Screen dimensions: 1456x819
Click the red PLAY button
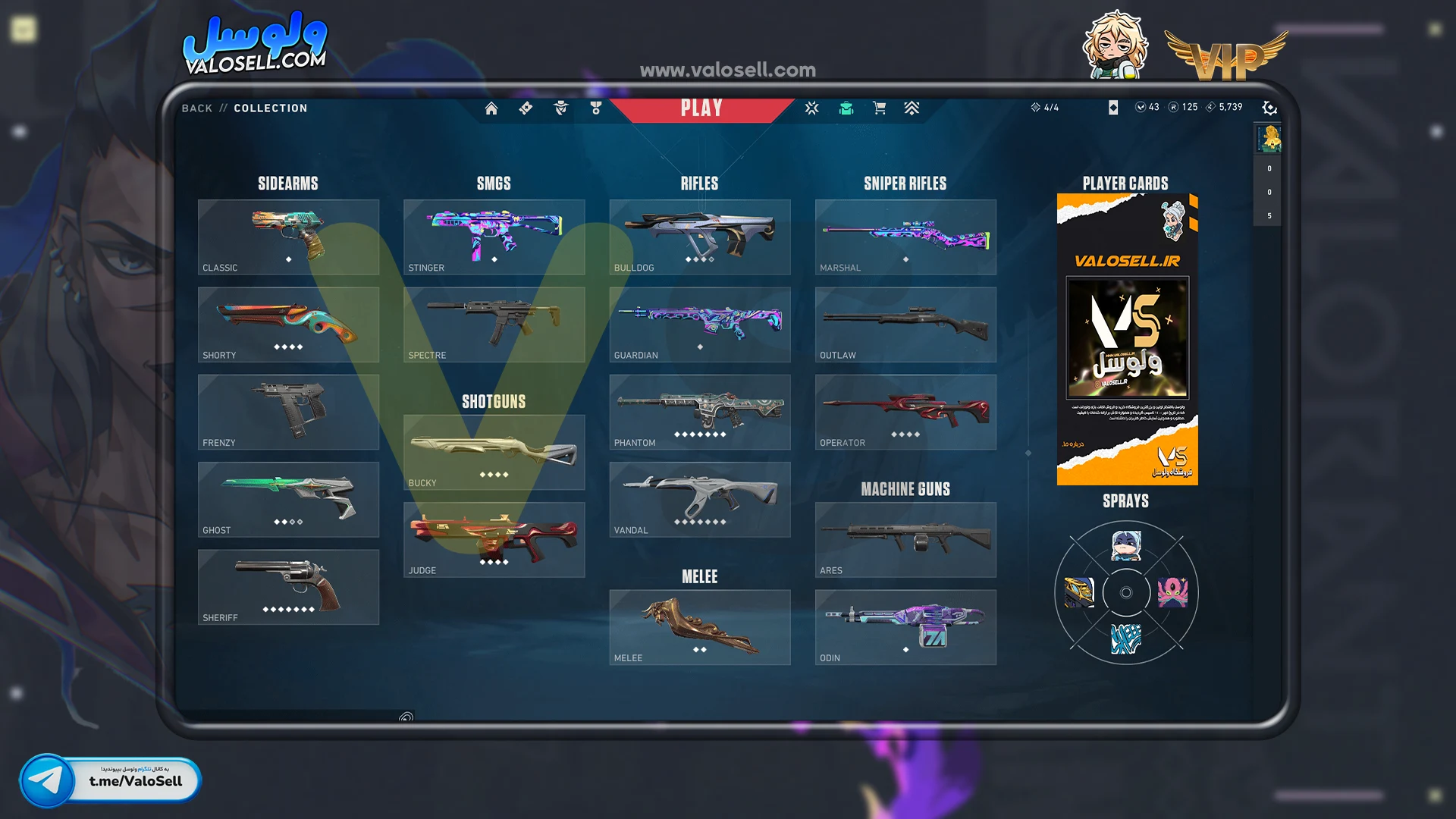coord(701,108)
